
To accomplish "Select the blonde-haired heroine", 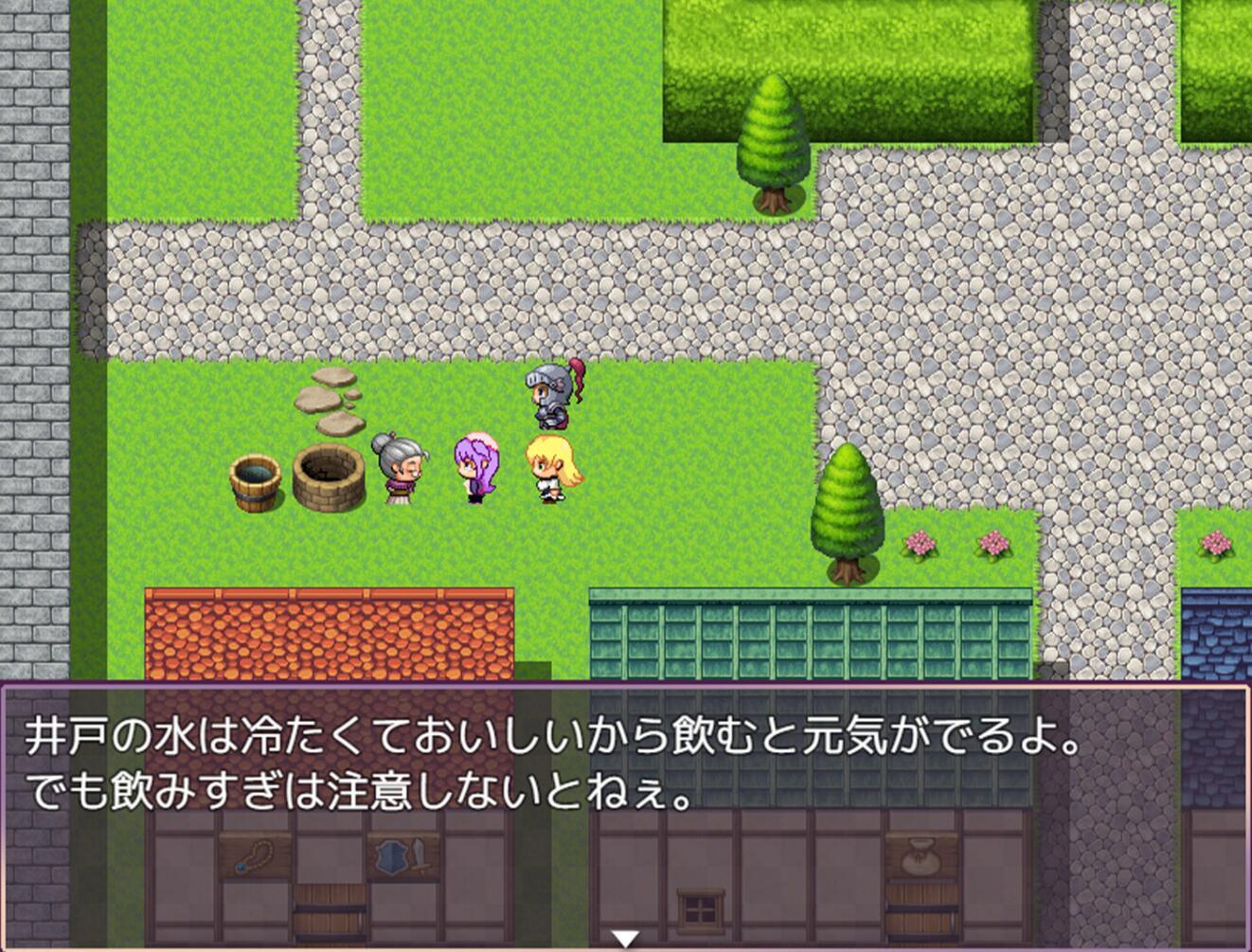I will pyautogui.click(x=549, y=469).
